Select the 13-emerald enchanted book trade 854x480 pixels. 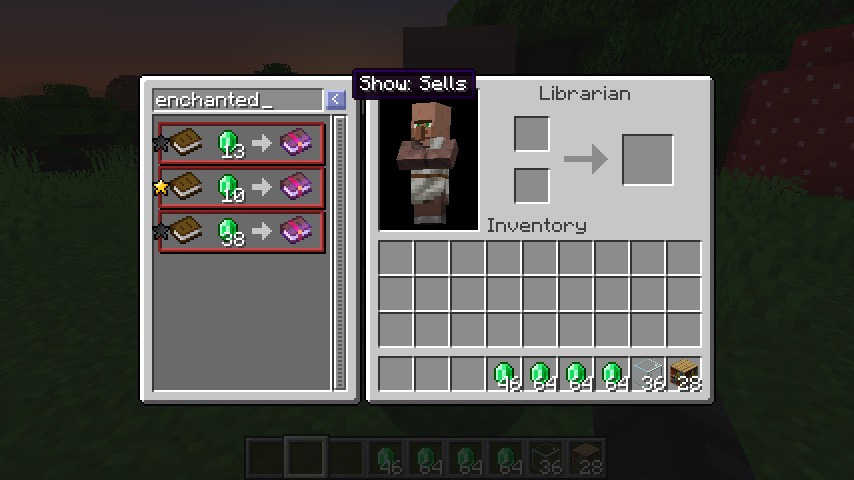click(x=242, y=144)
